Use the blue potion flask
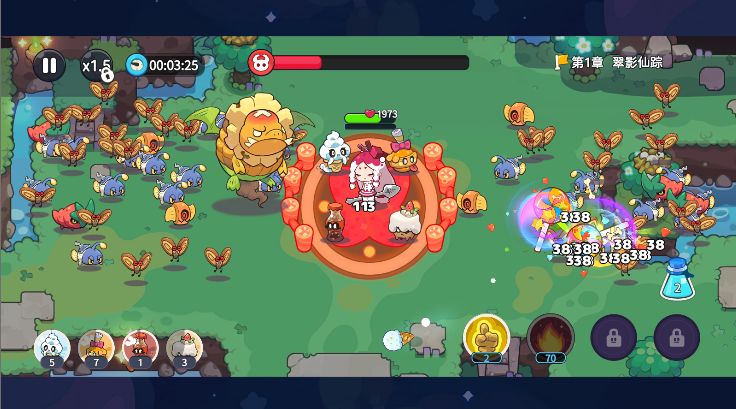 coord(677,279)
